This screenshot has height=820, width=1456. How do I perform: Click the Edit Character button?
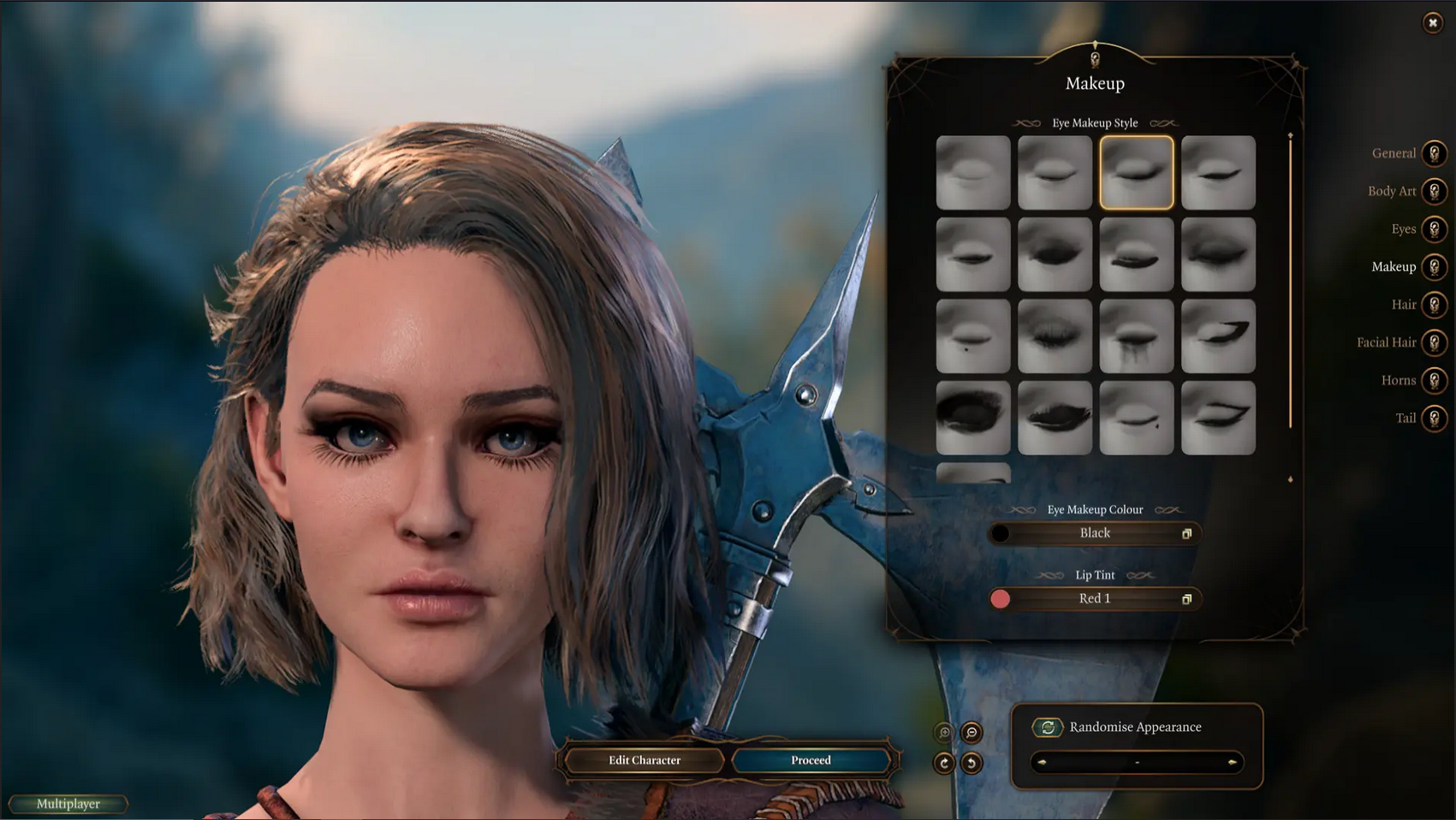point(645,760)
